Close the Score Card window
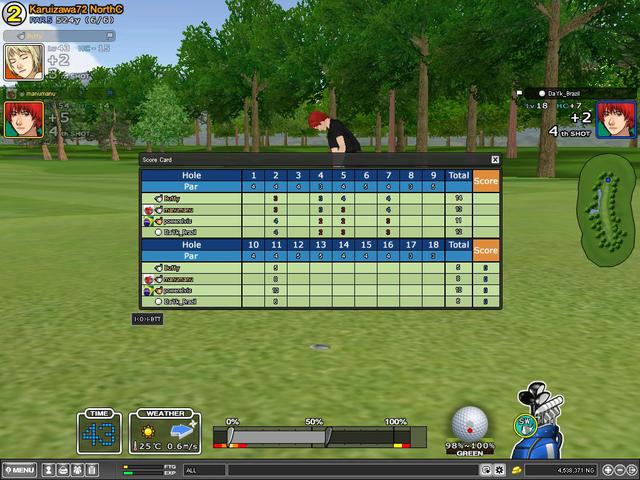The width and height of the screenshot is (640, 480). coord(495,159)
